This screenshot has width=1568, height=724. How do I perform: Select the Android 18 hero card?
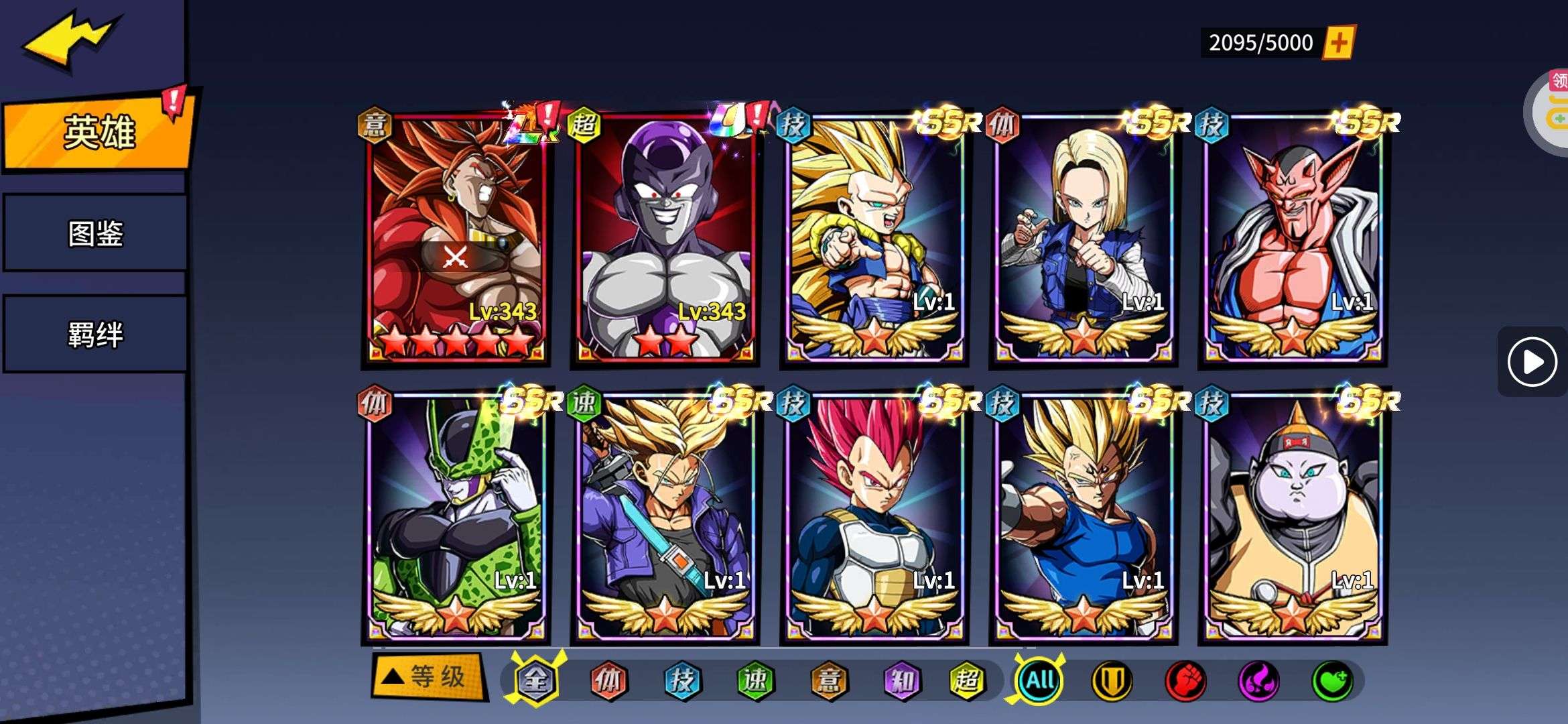point(1083,238)
